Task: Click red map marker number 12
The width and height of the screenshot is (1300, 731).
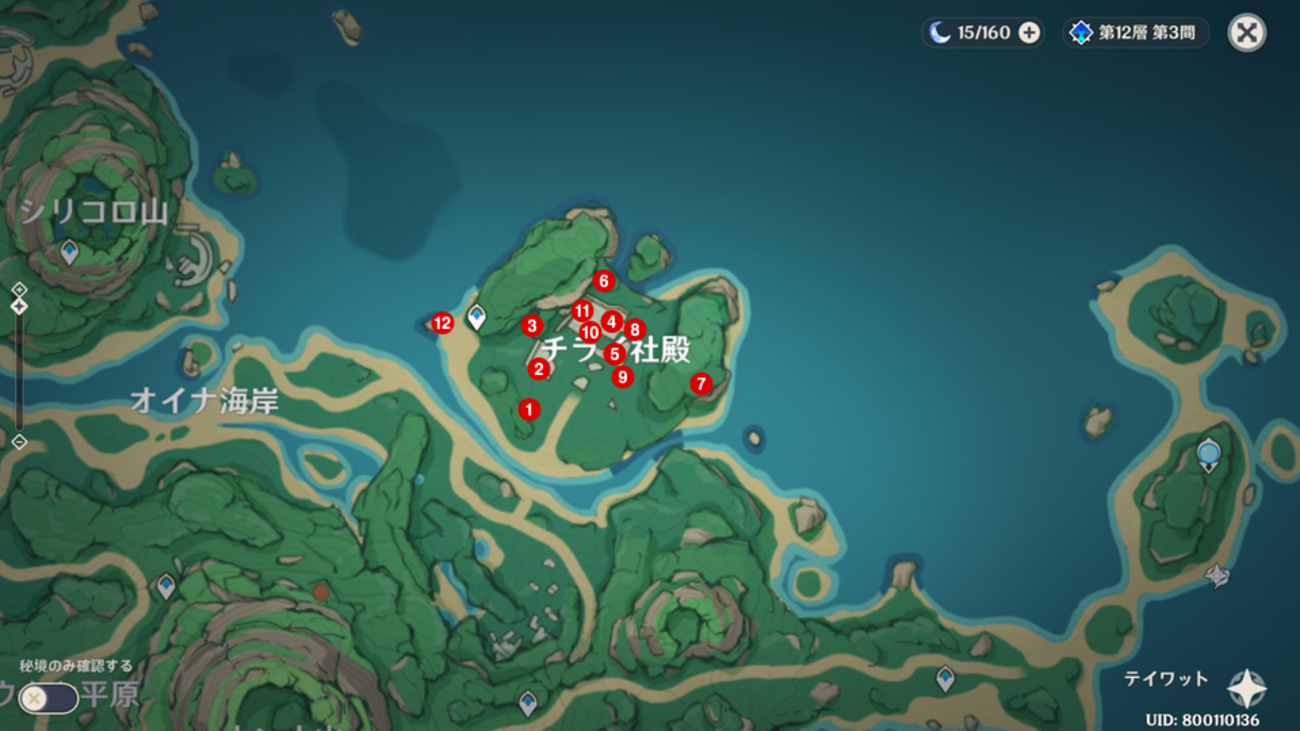Action: 443,323
